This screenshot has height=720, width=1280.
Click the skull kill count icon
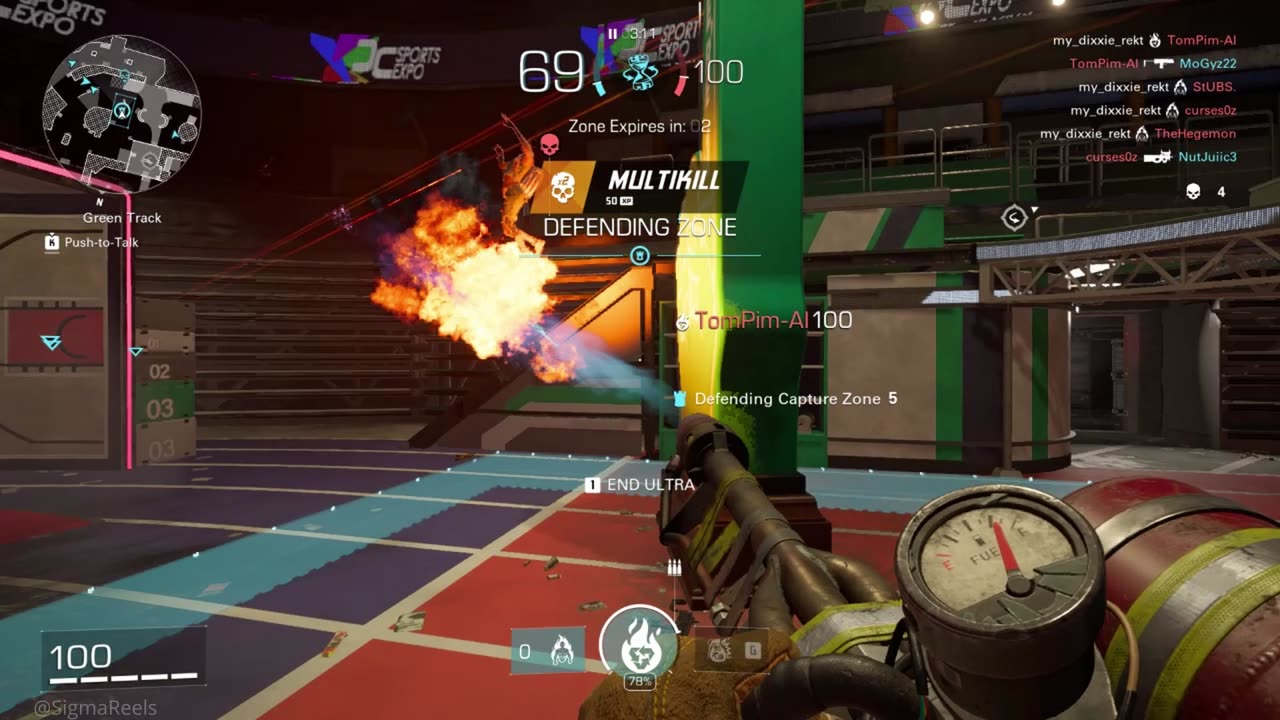click(1193, 192)
